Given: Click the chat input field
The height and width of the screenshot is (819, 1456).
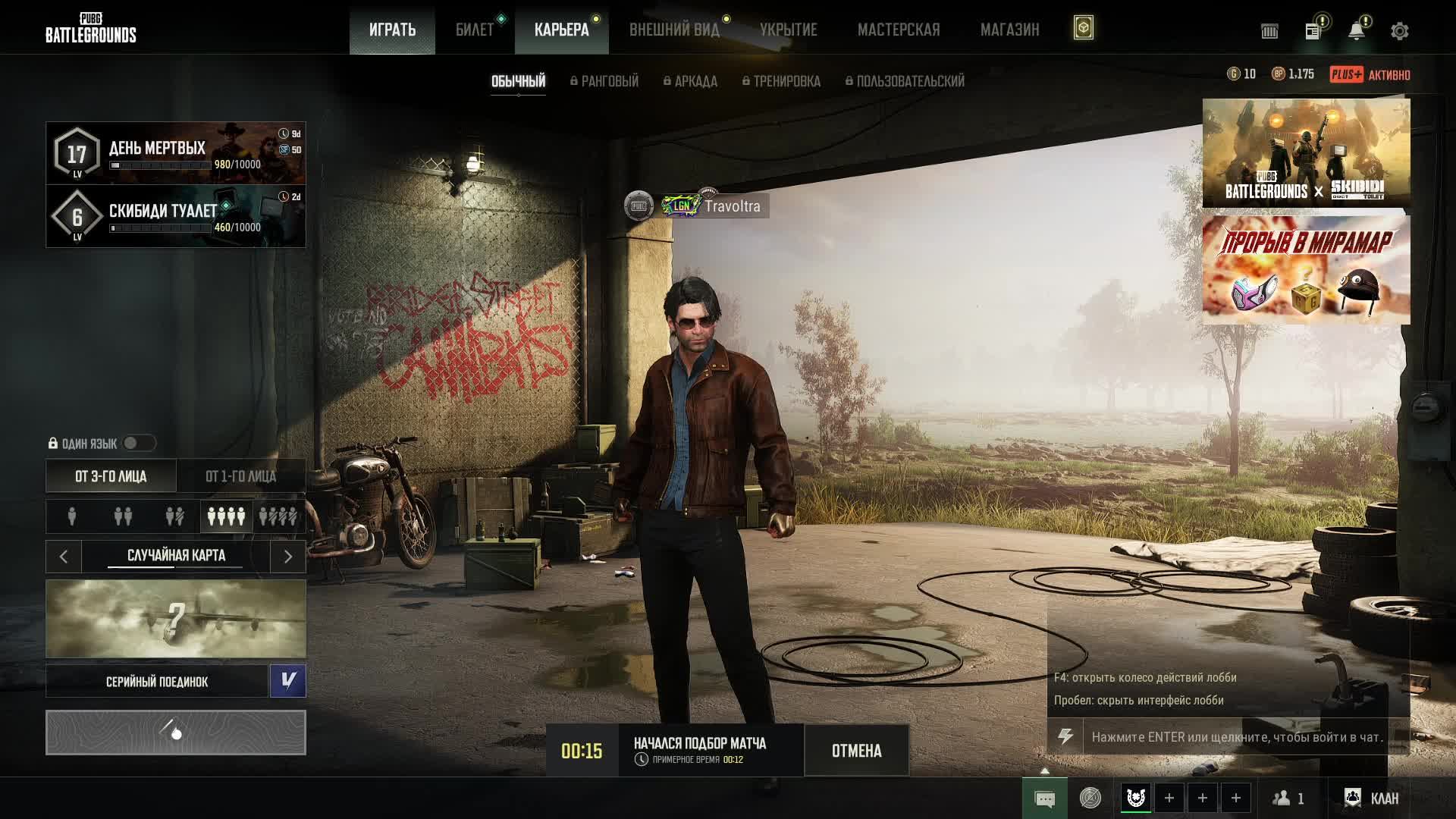Looking at the screenshot, I should click(x=1236, y=737).
